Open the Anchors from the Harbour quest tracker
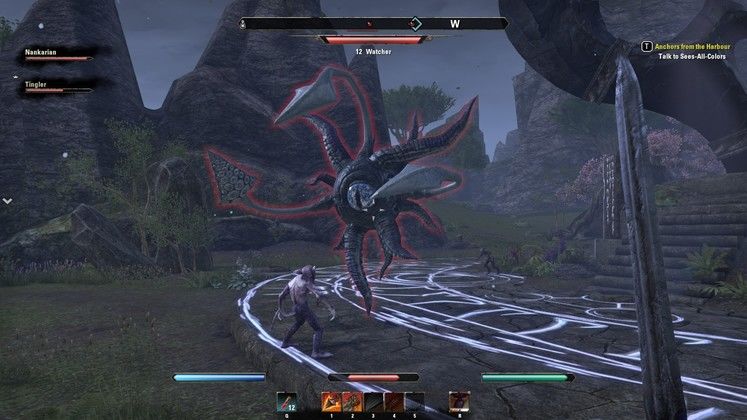The width and height of the screenshot is (747, 420). [689, 45]
